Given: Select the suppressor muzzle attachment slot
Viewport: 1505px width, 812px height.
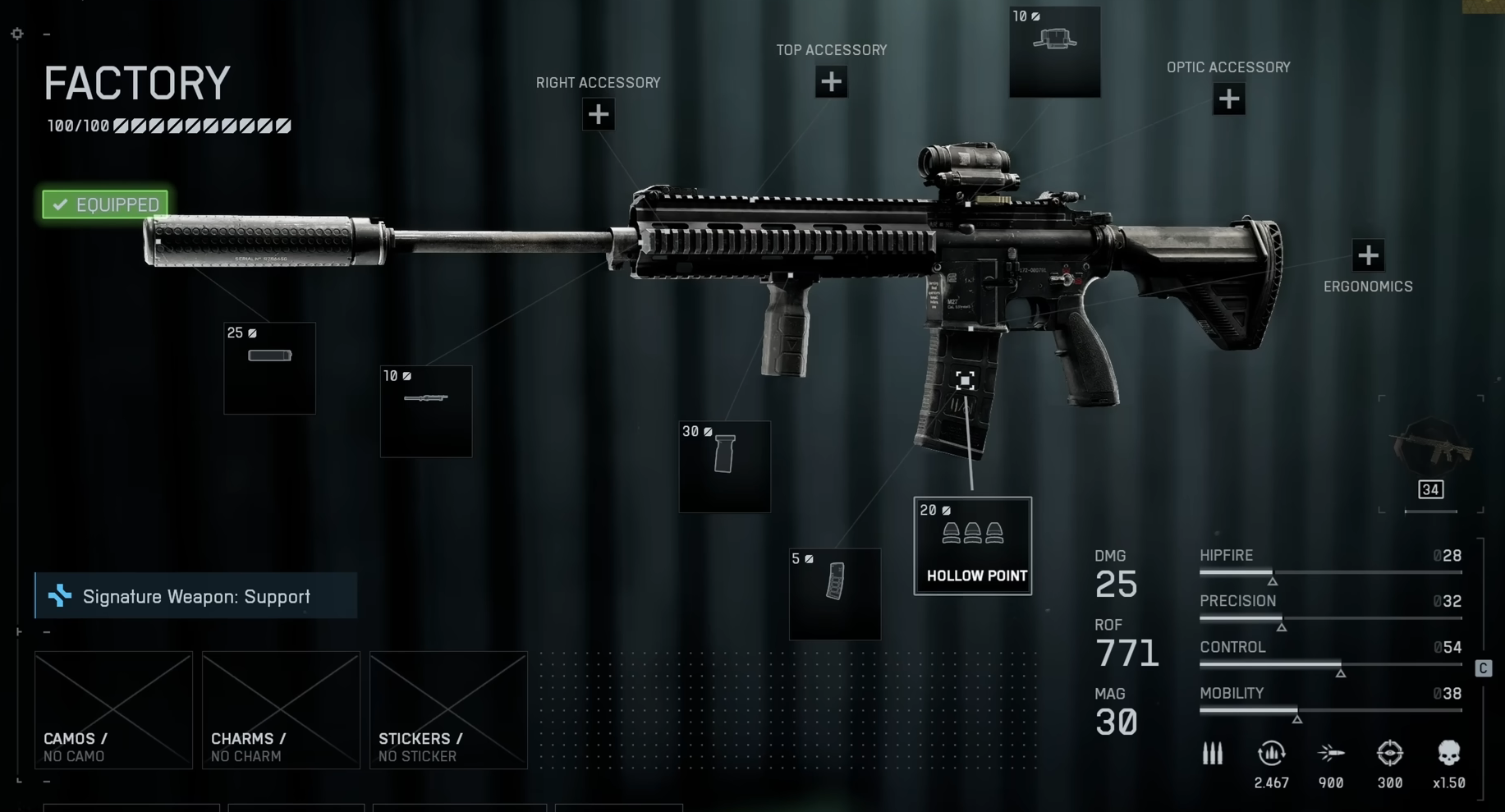Looking at the screenshot, I should pyautogui.click(x=269, y=368).
